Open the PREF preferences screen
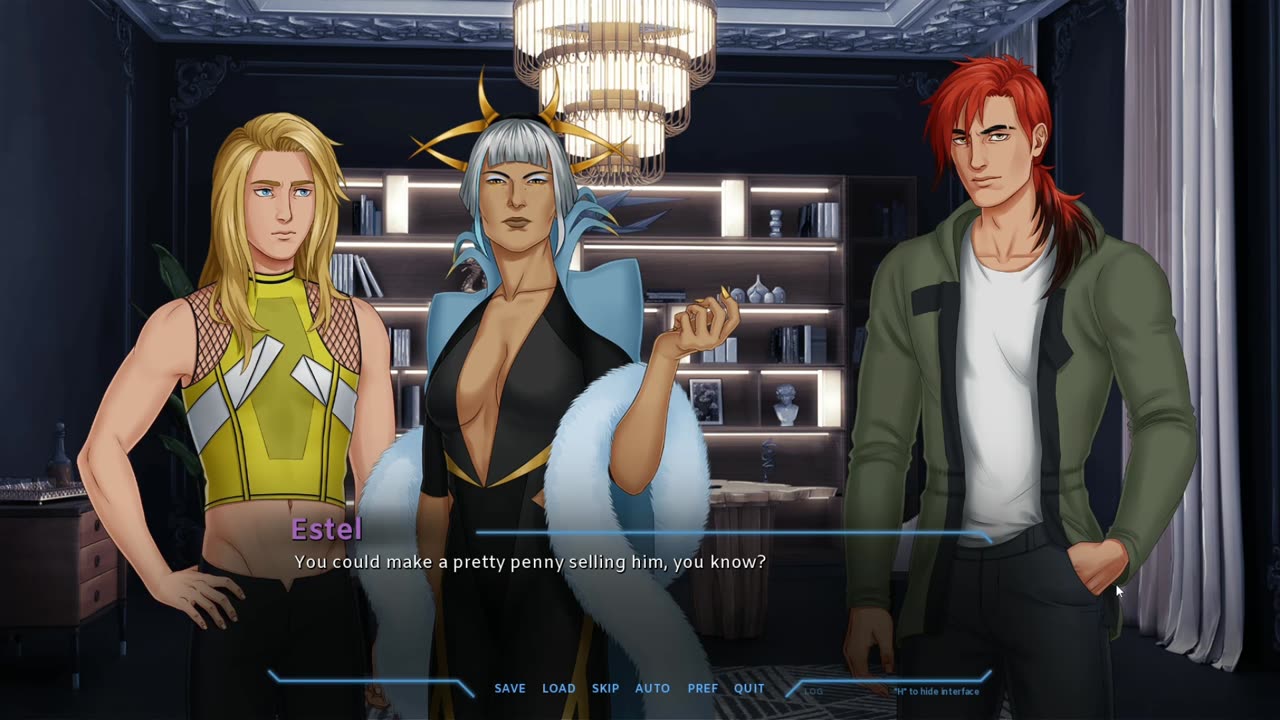 tap(702, 688)
